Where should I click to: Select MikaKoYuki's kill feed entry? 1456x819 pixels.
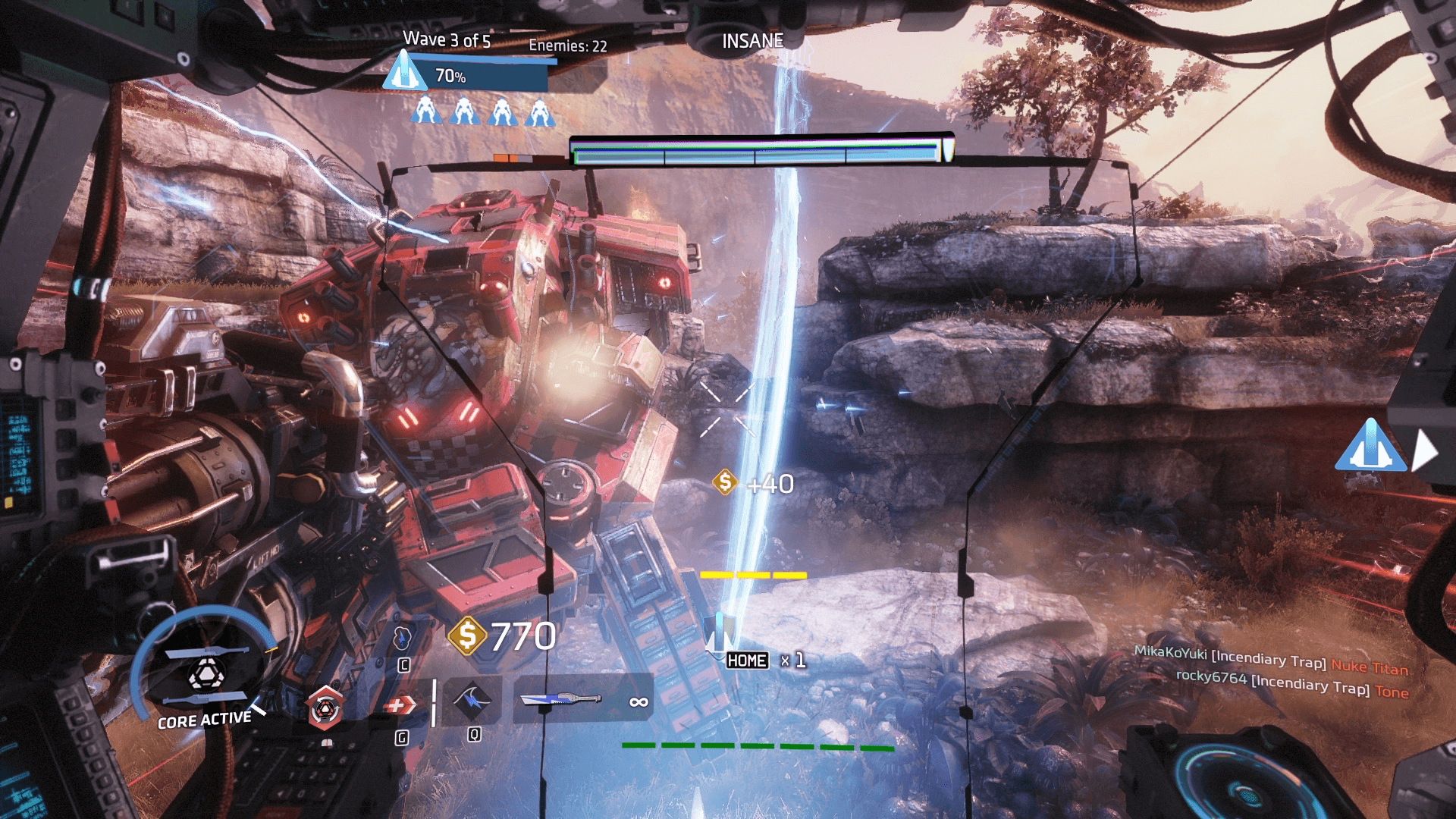[x=1271, y=660]
